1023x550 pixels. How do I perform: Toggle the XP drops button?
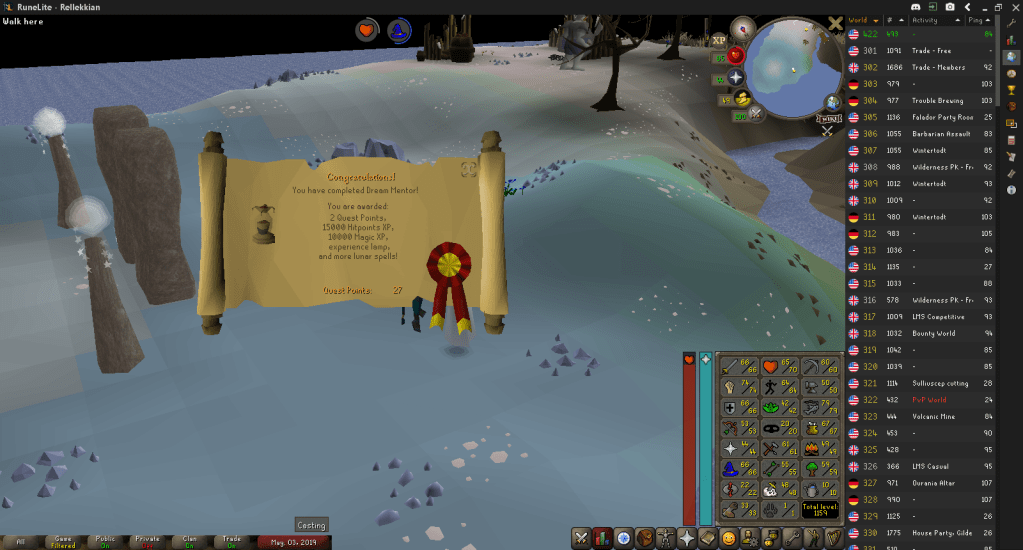[719, 41]
